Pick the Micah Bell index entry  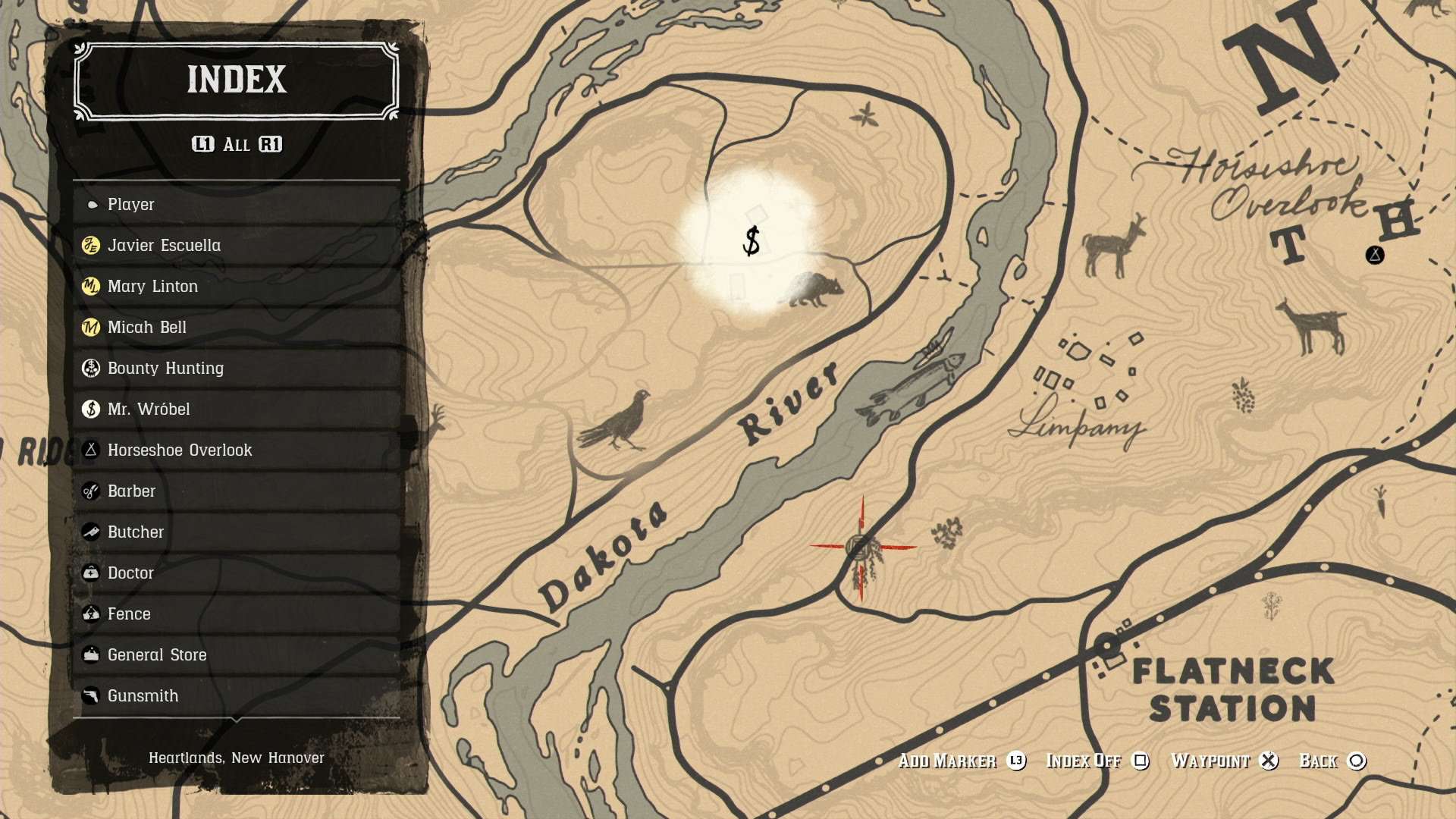click(x=237, y=328)
